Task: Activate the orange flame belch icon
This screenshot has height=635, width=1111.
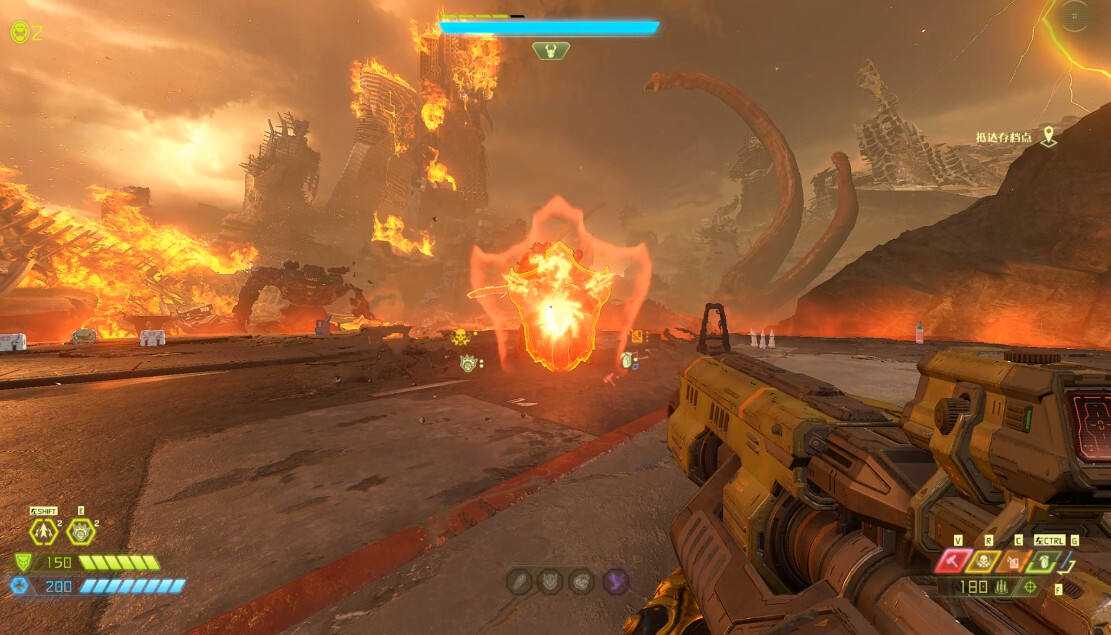Action: pyautogui.click(x=1012, y=562)
